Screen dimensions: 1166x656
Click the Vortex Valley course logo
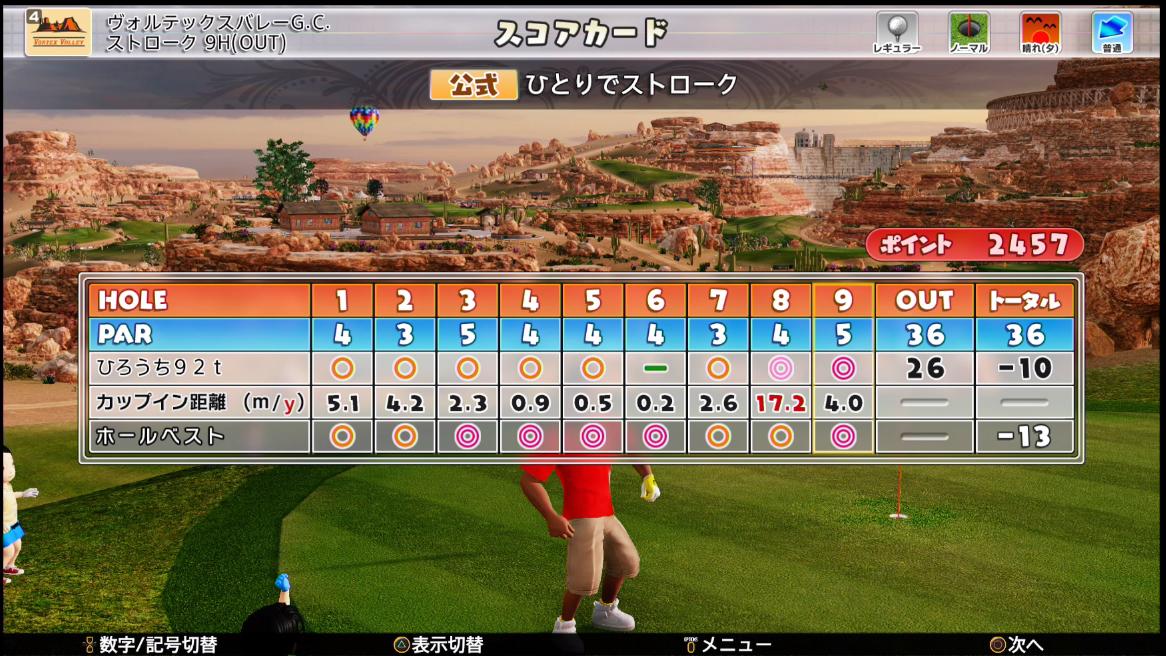pos(57,32)
